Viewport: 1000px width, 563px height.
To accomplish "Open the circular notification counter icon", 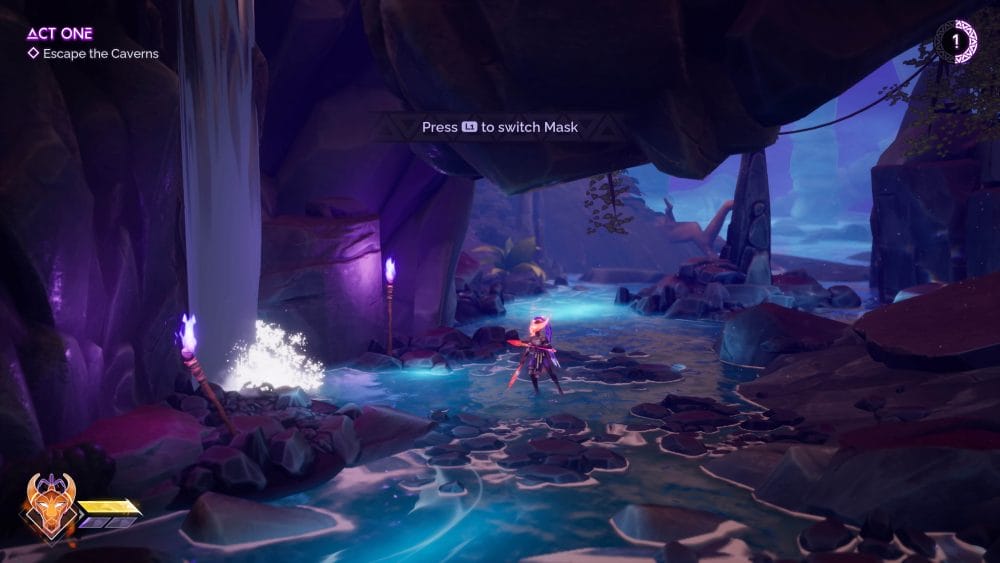I will click(x=955, y=41).
